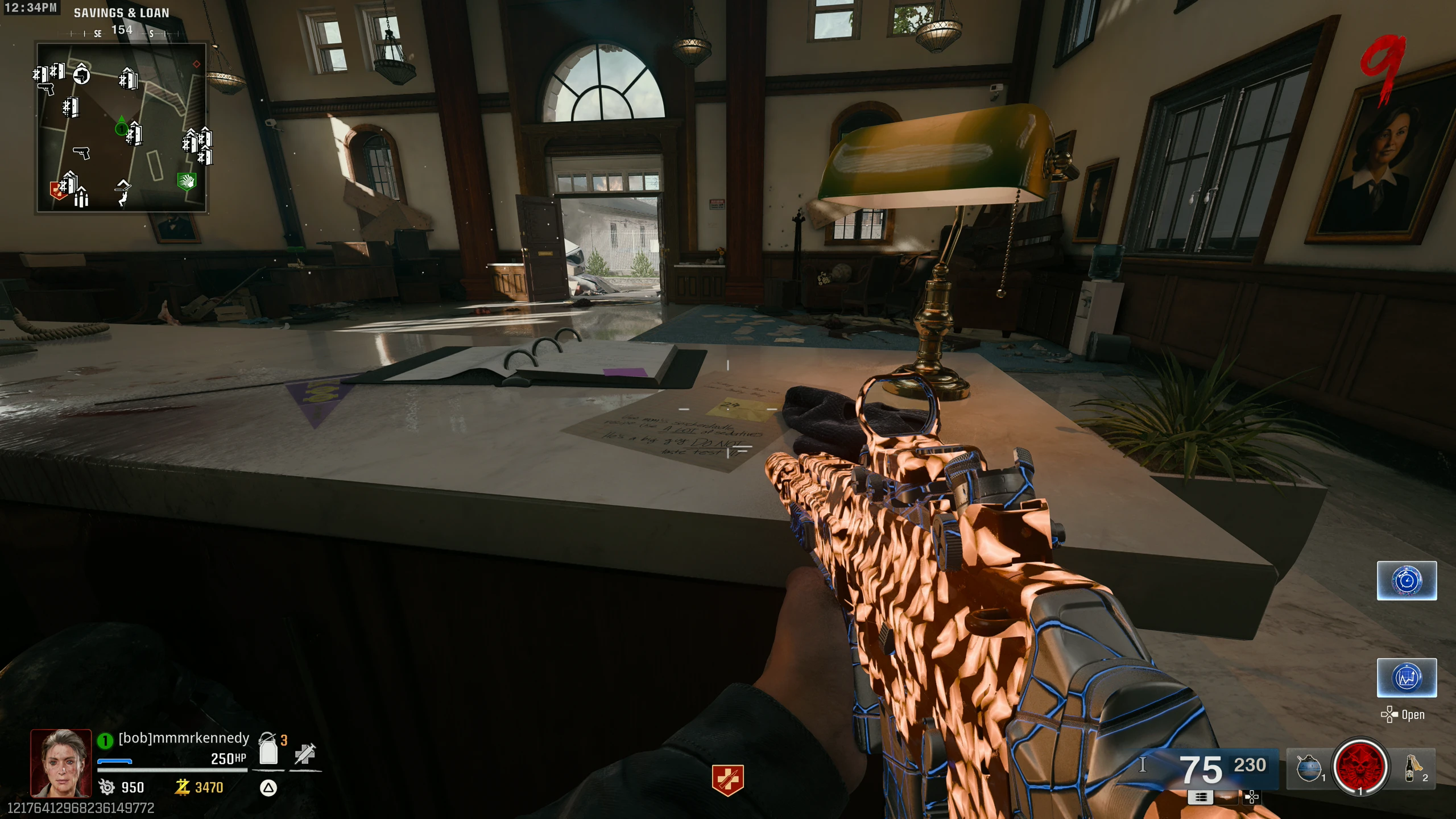This screenshot has height=819, width=1456.
Task: Select the armor plate icon
Action: 268,750
